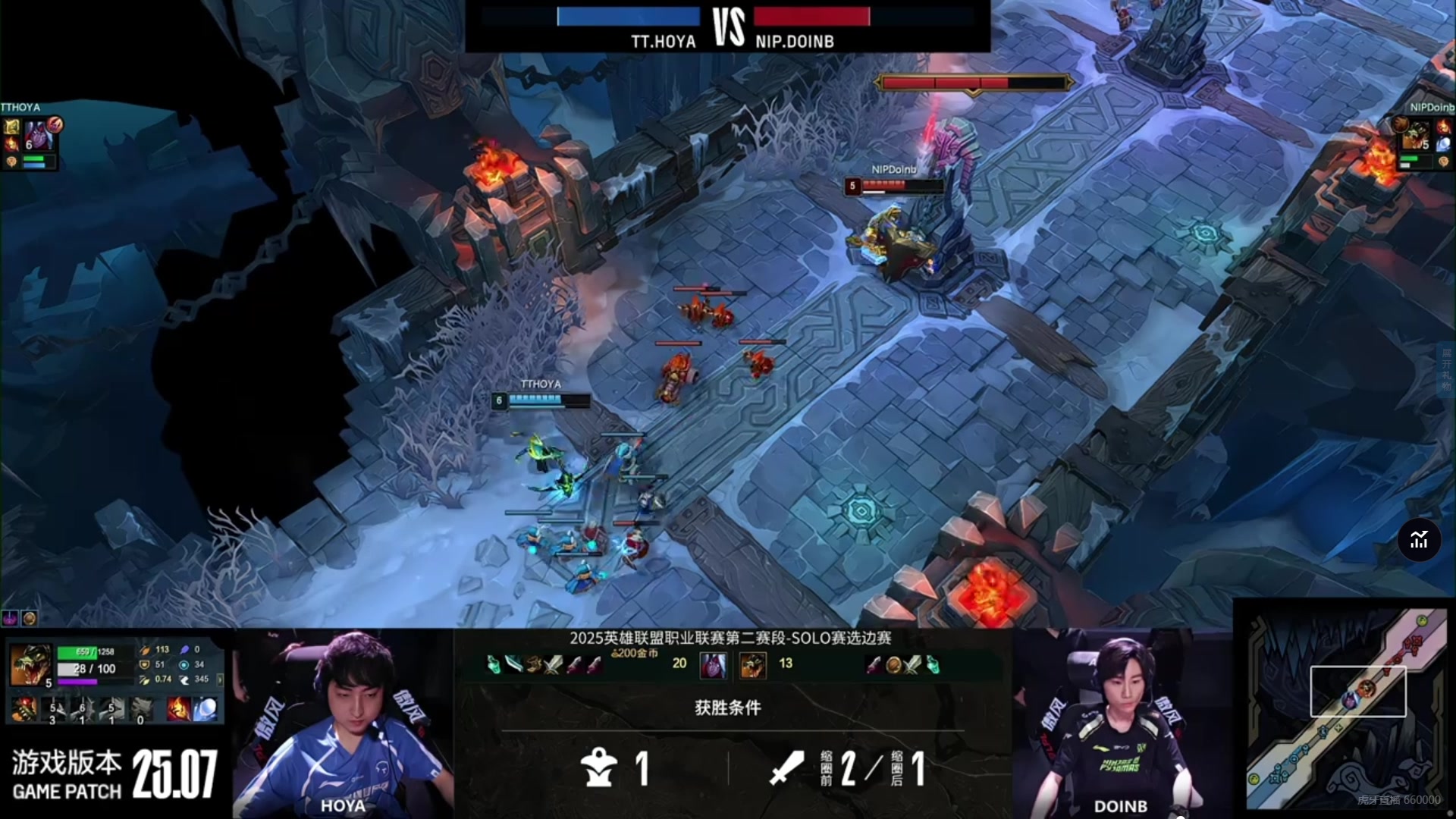Expand the gifts panel (展开礼物)
Screen dimensions: 1456x819
1446,368
